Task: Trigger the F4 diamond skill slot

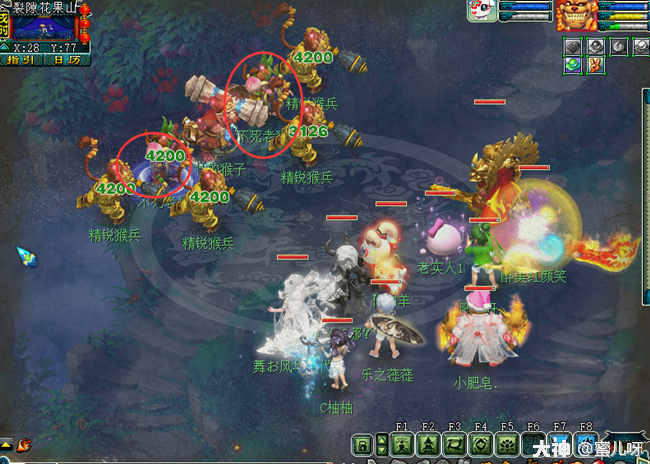Action: point(481,444)
